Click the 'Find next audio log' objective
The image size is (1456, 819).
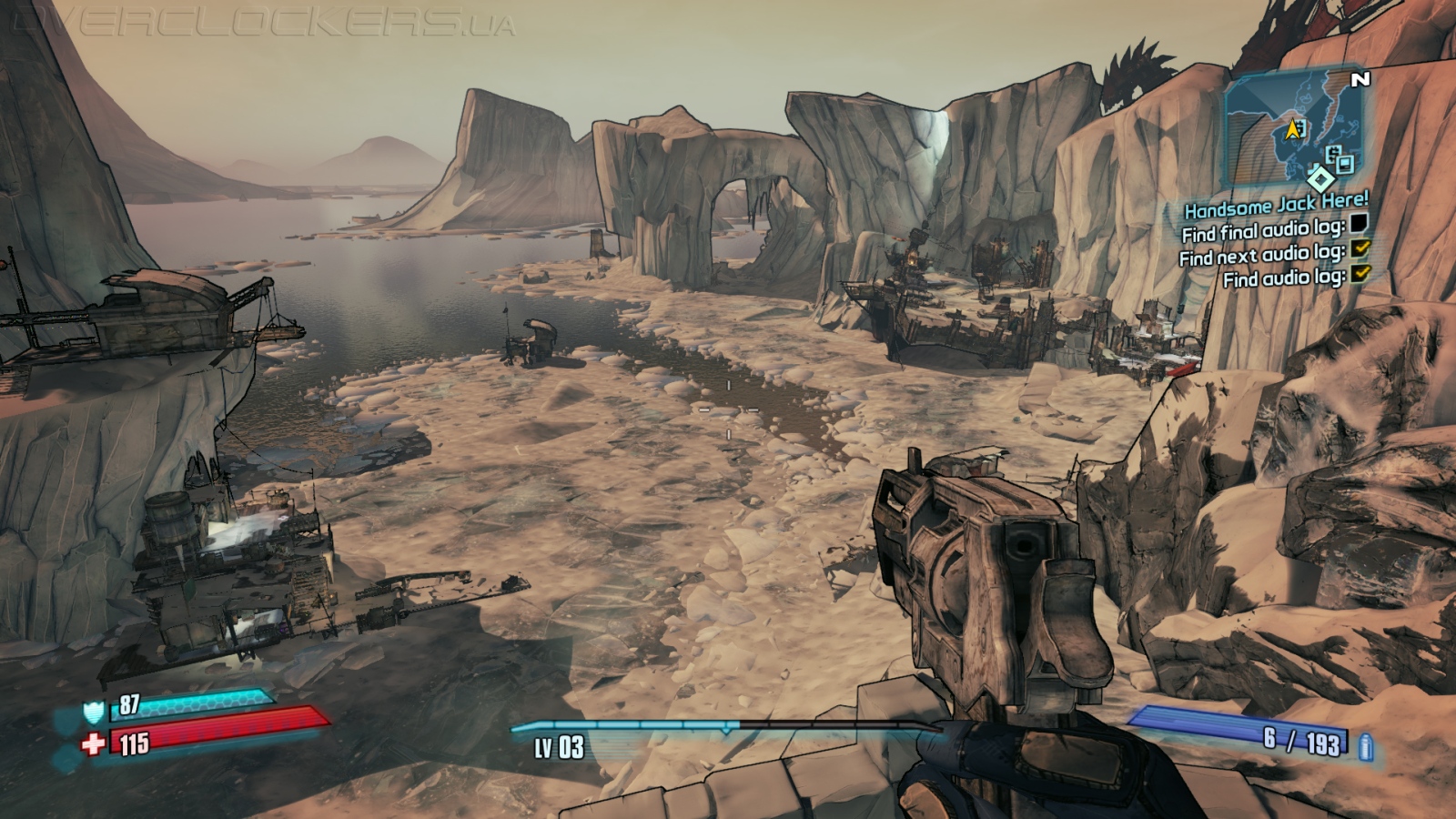[1261, 254]
